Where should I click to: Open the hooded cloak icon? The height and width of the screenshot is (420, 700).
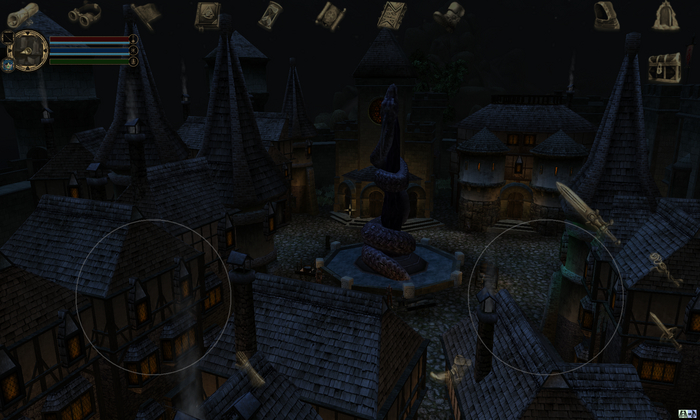pyautogui.click(x=606, y=14)
